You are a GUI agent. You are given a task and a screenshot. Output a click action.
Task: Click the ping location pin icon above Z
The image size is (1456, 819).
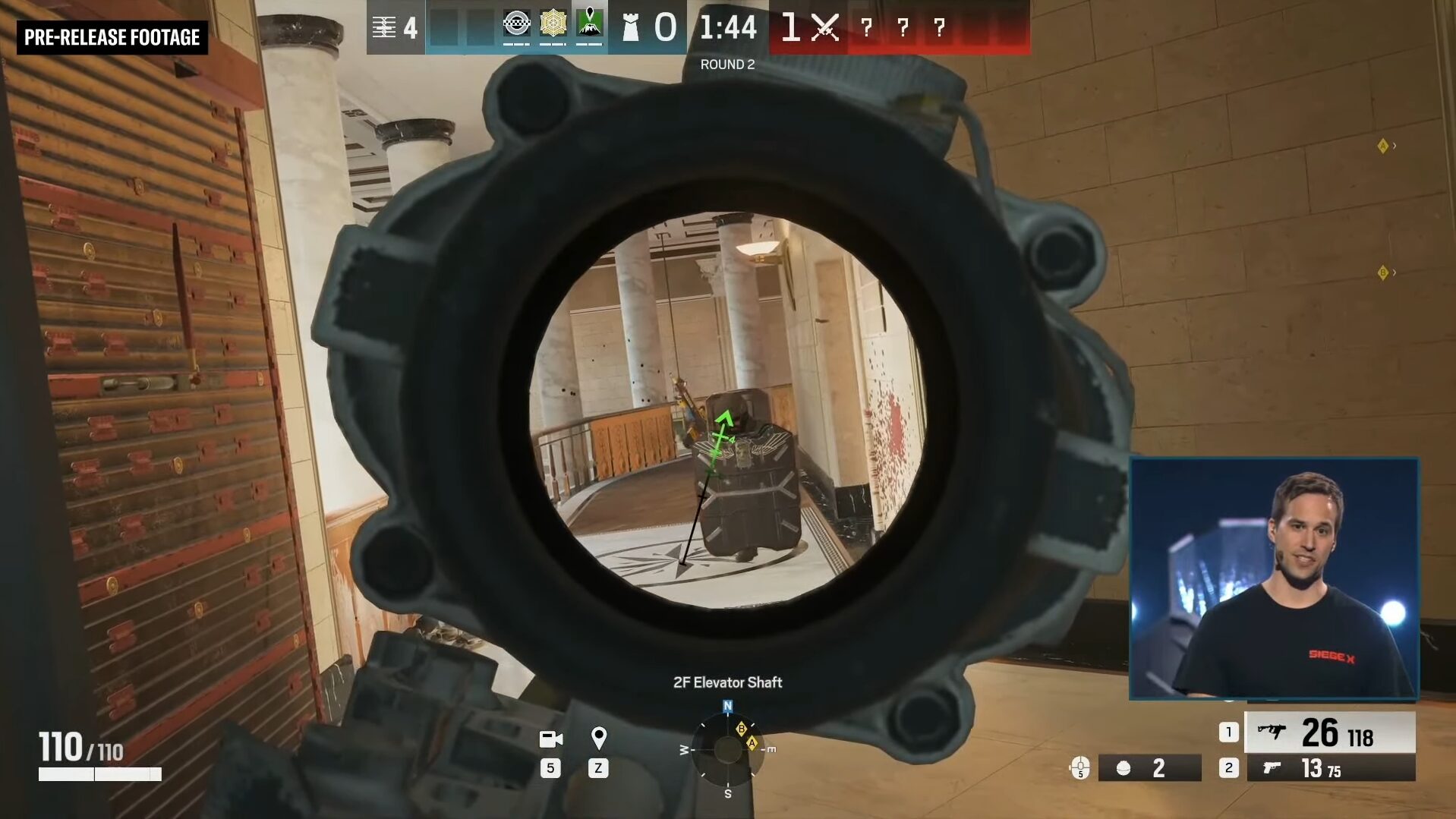[599, 737]
